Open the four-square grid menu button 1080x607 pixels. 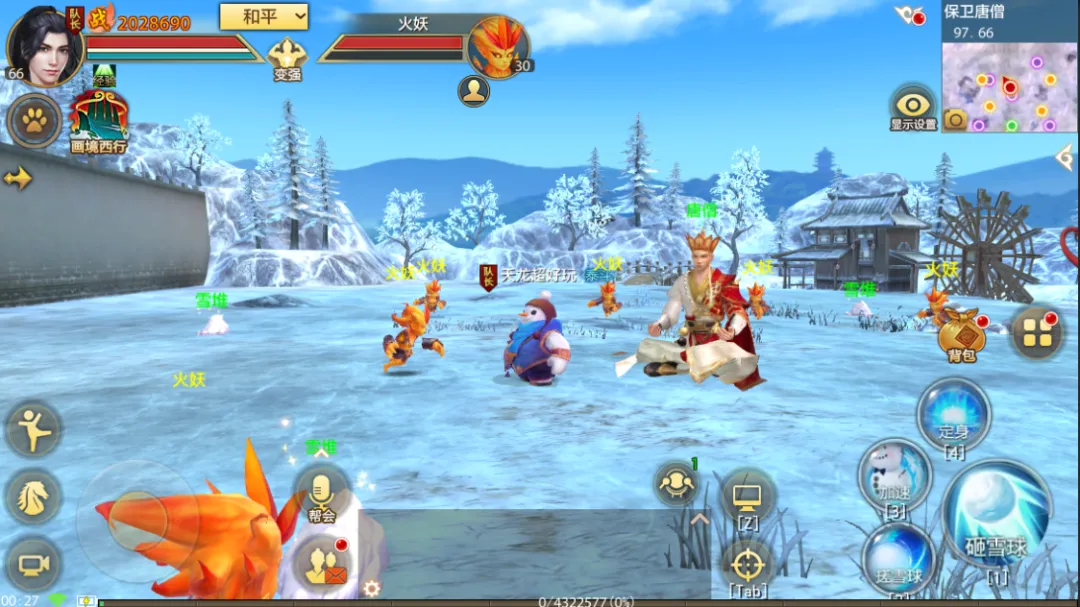(x=1036, y=333)
